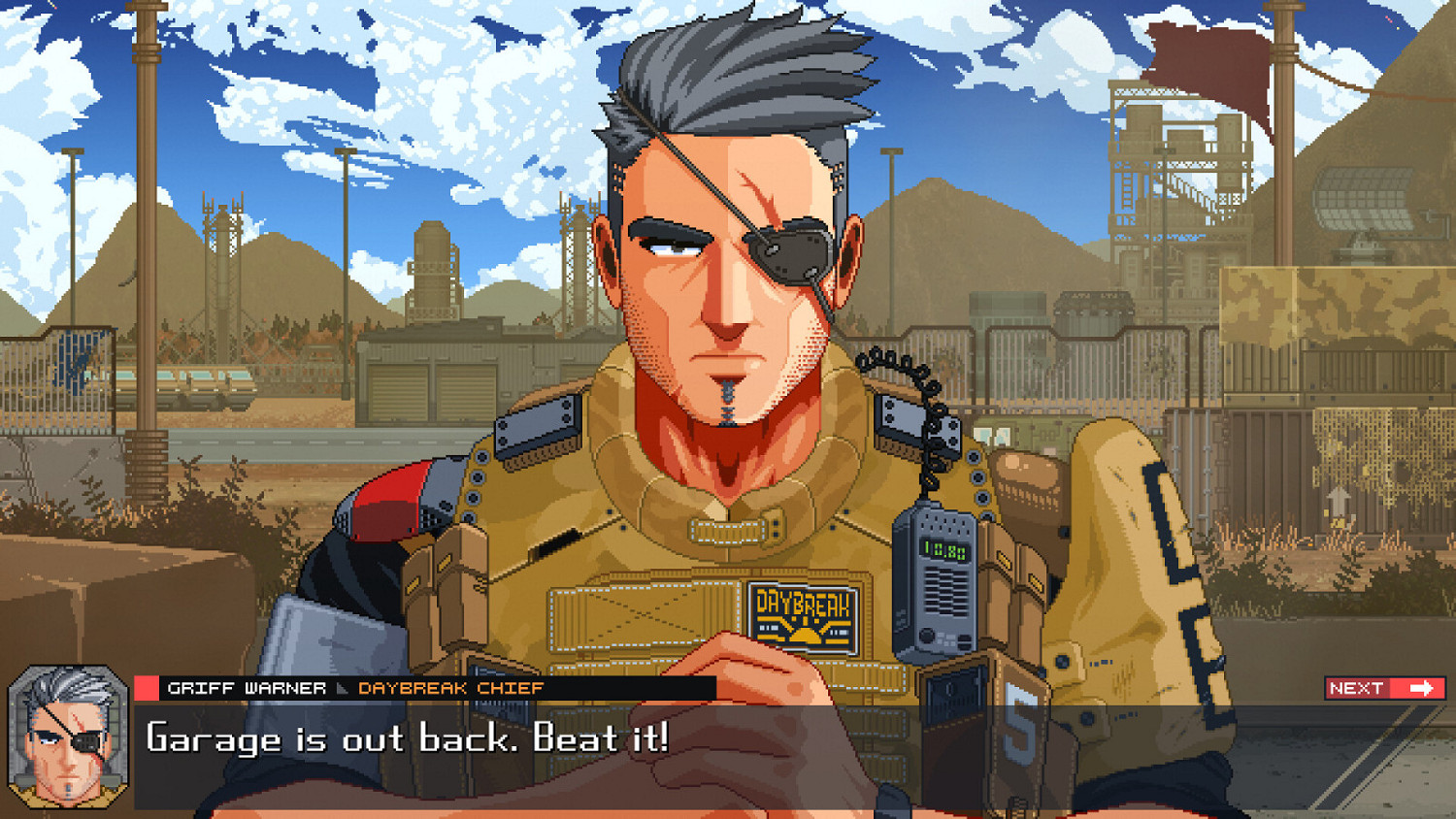Screen dimensions: 1456x819
Task: Select the DAYBREAK CHIEF title text
Action: pyautogui.click(x=451, y=689)
